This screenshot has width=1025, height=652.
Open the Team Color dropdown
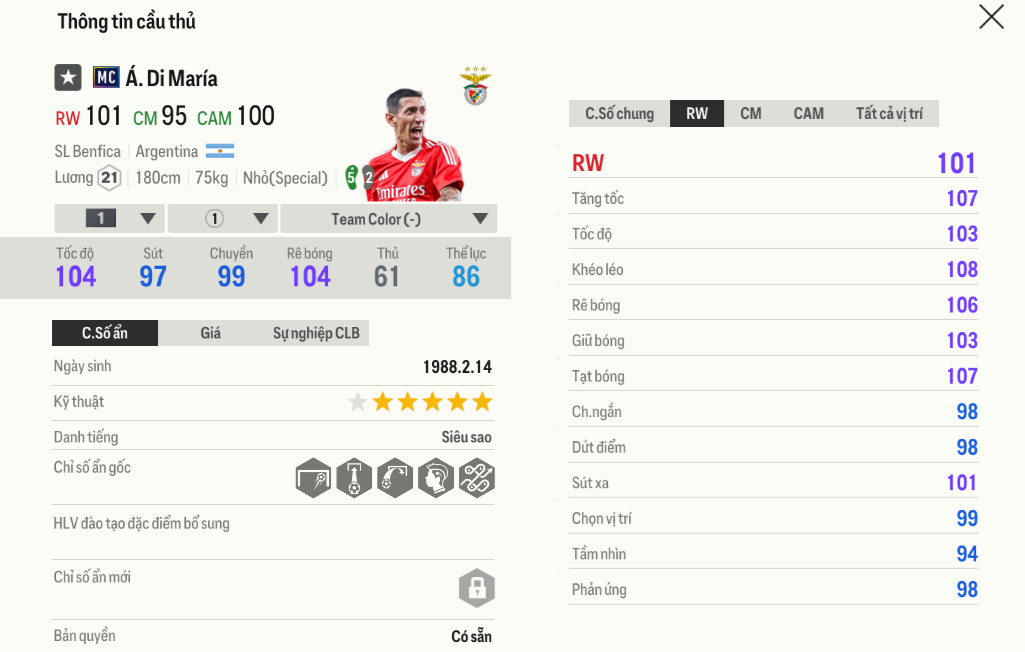(389, 219)
